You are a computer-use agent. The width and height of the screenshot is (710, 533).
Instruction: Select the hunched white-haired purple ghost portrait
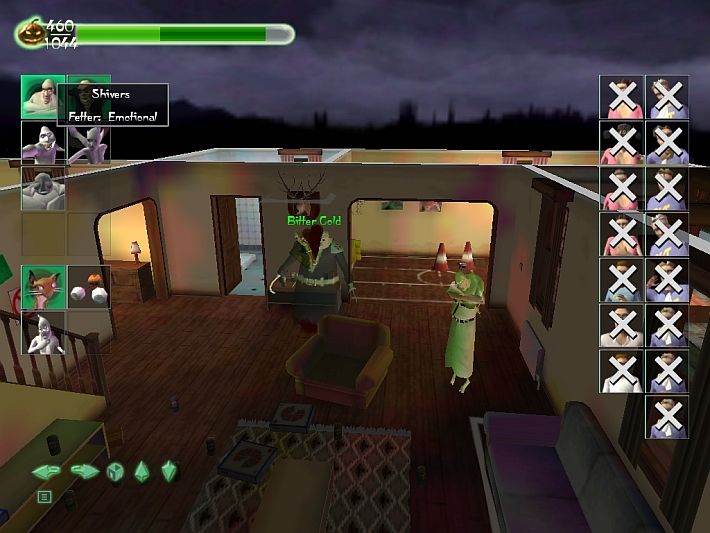(x=43, y=142)
